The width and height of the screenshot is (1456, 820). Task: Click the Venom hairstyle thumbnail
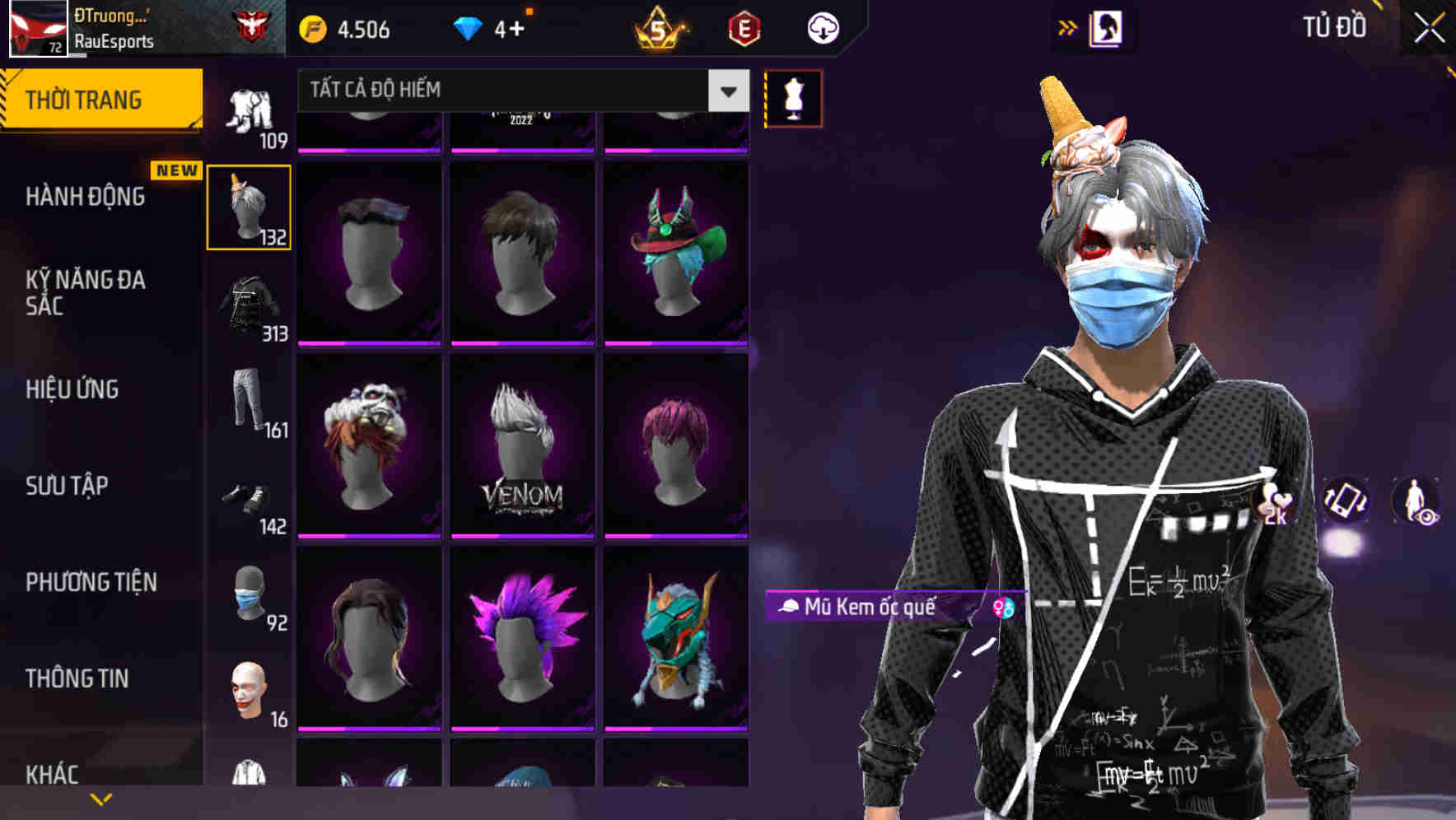pos(522,449)
